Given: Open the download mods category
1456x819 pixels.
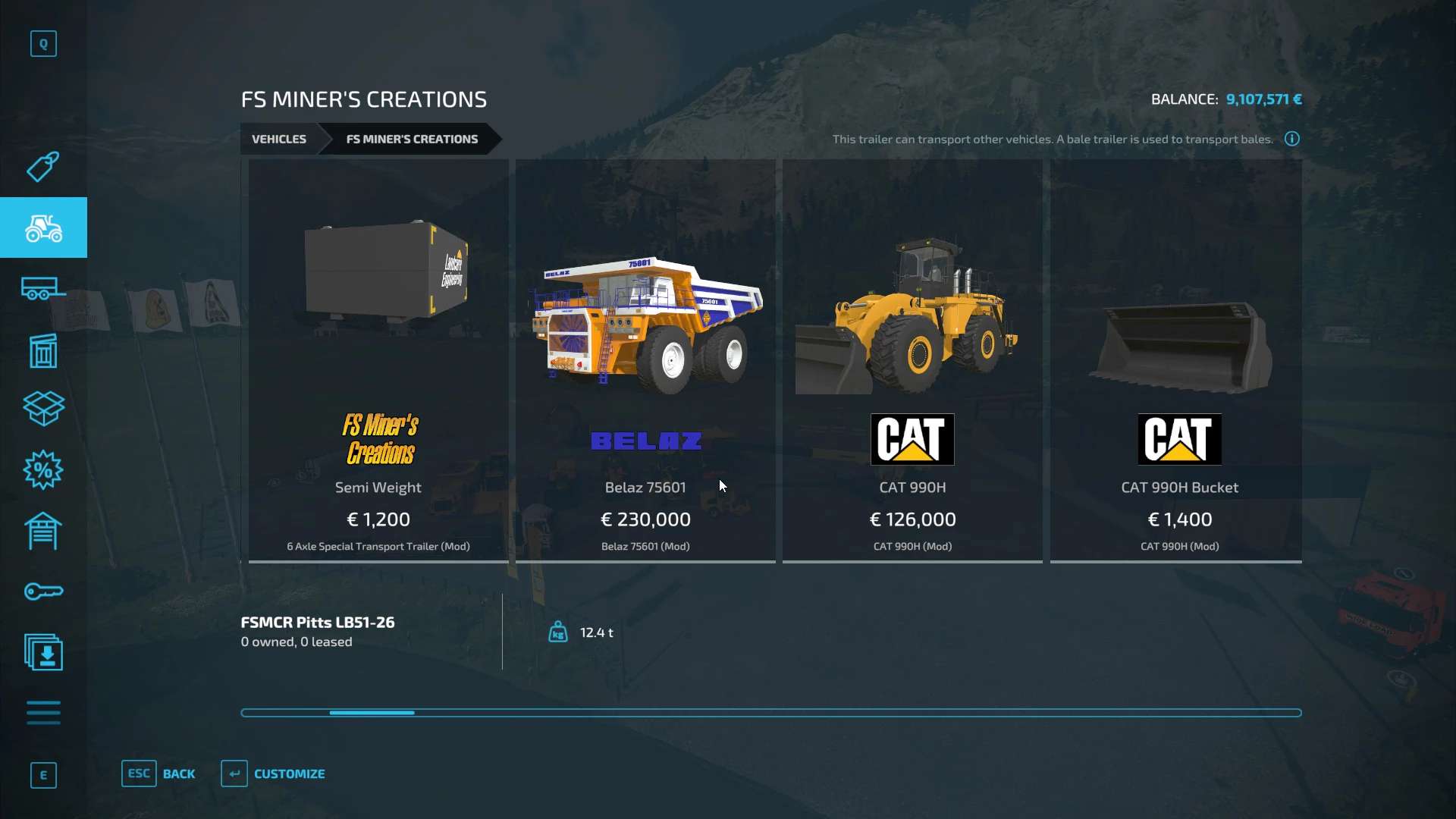Looking at the screenshot, I should [43, 653].
